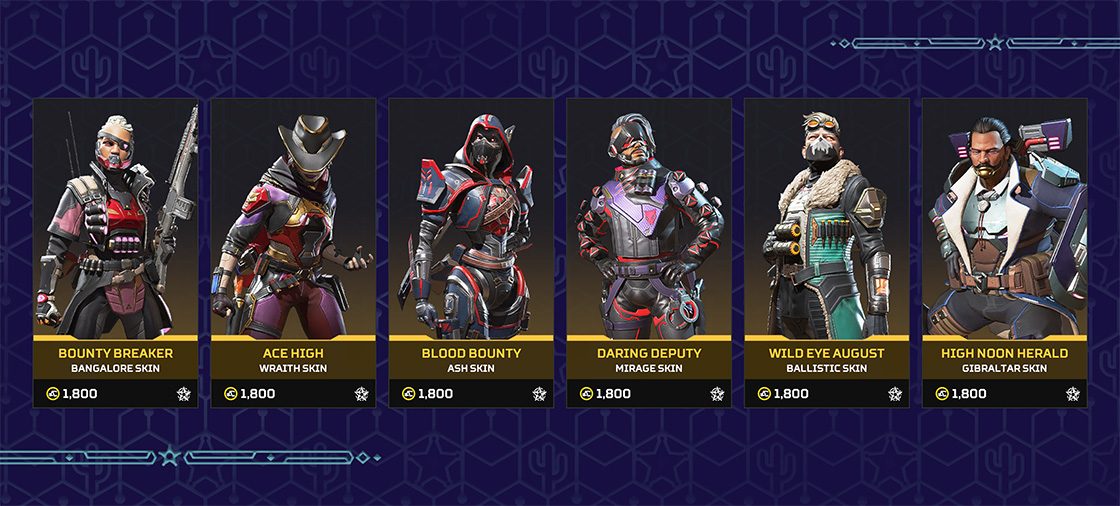Choose the Ace High Wraith skin
This screenshot has height=506, width=1120.
pyautogui.click(x=293, y=252)
